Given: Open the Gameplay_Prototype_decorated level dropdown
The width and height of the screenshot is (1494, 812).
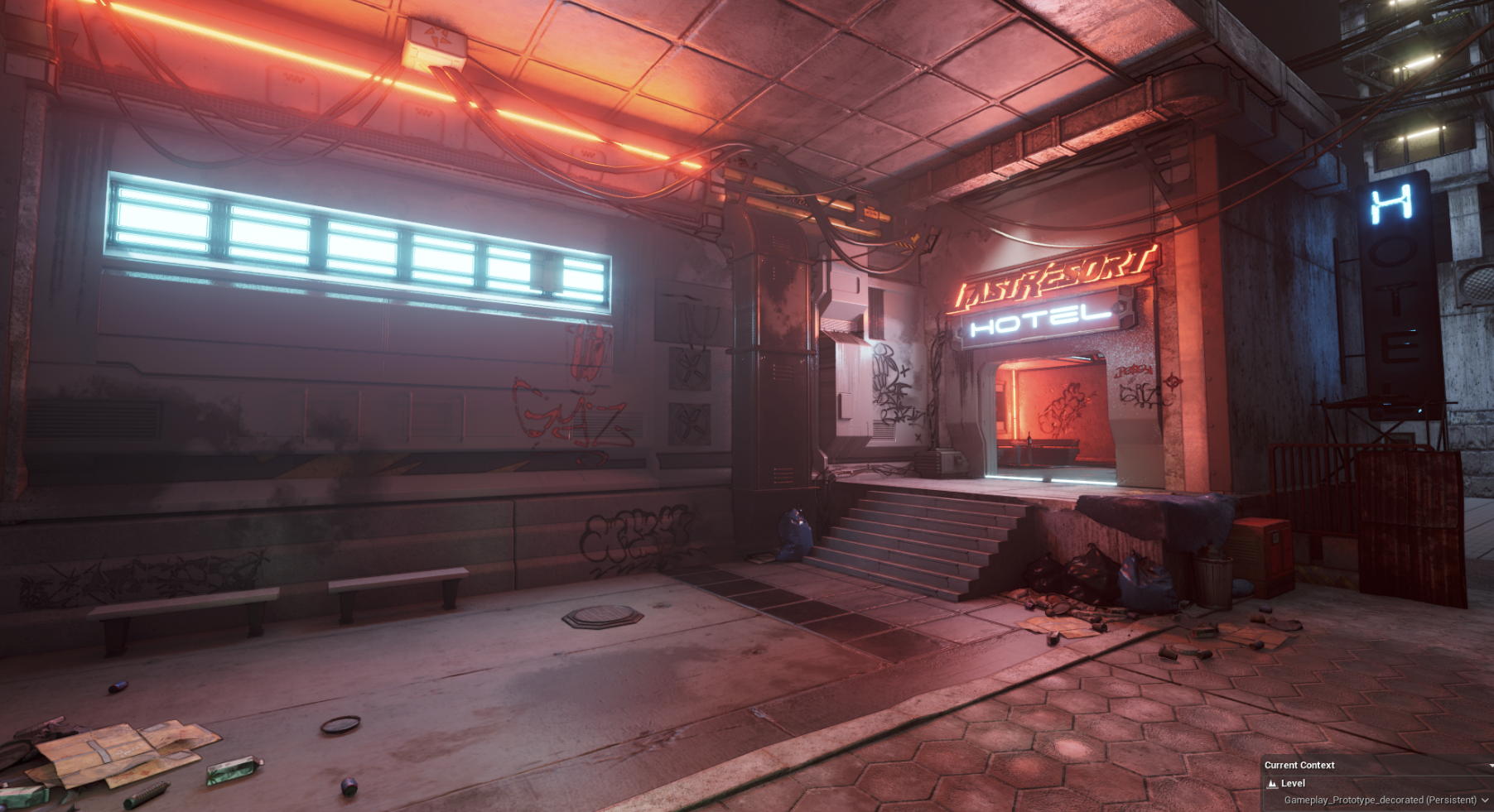Looking at the screenshot, I should point(1485,800).
